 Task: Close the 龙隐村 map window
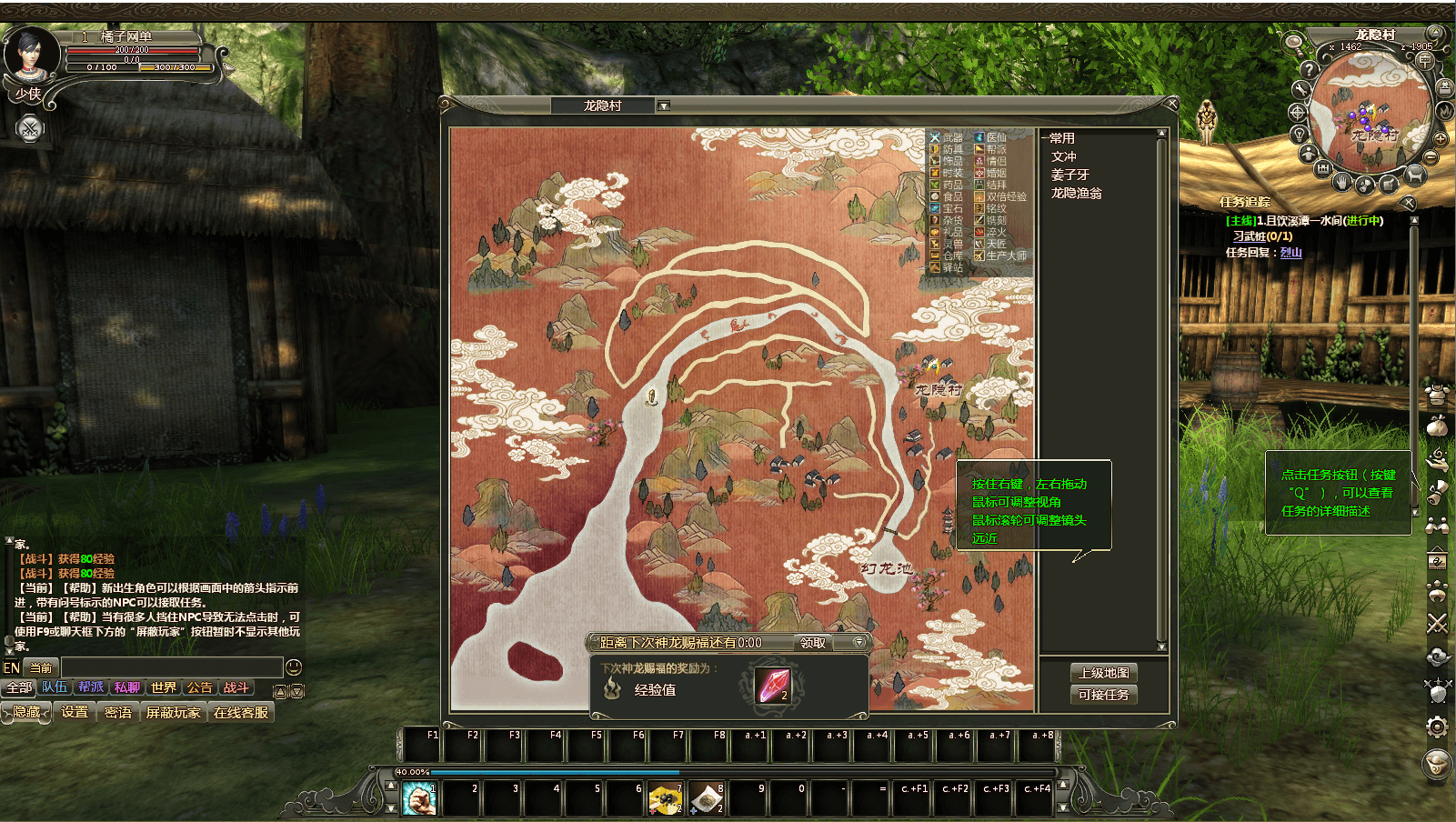(x=1171, y=105)
